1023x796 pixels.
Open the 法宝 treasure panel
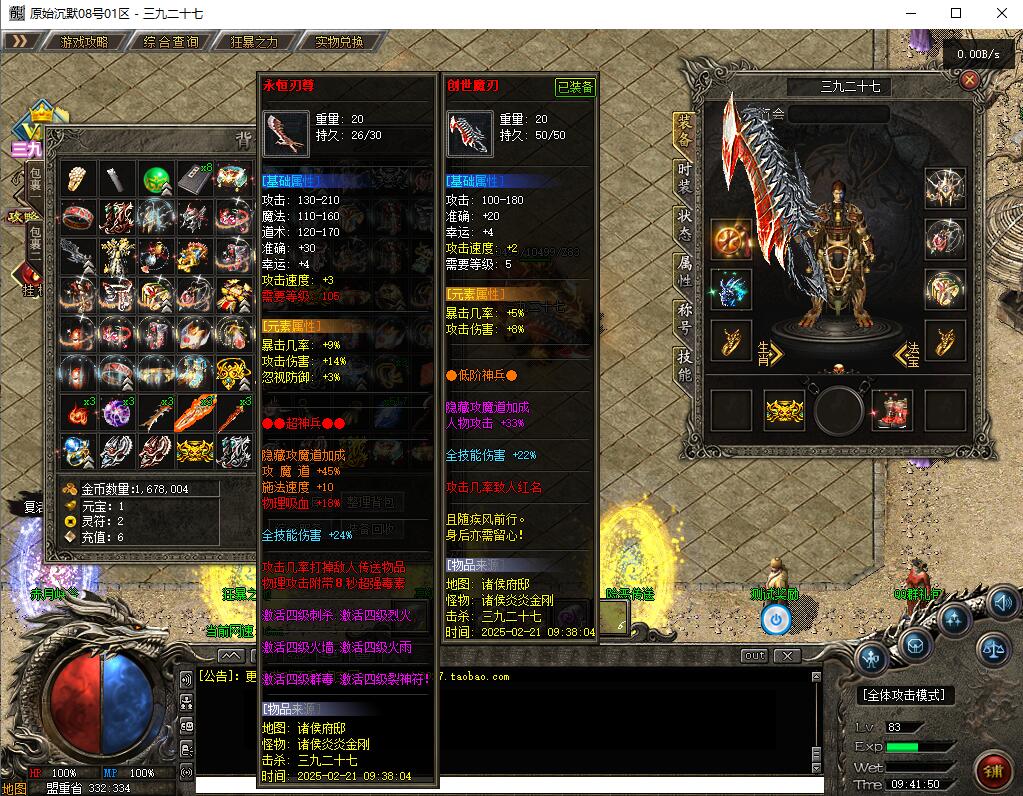(x=906, y=353)
